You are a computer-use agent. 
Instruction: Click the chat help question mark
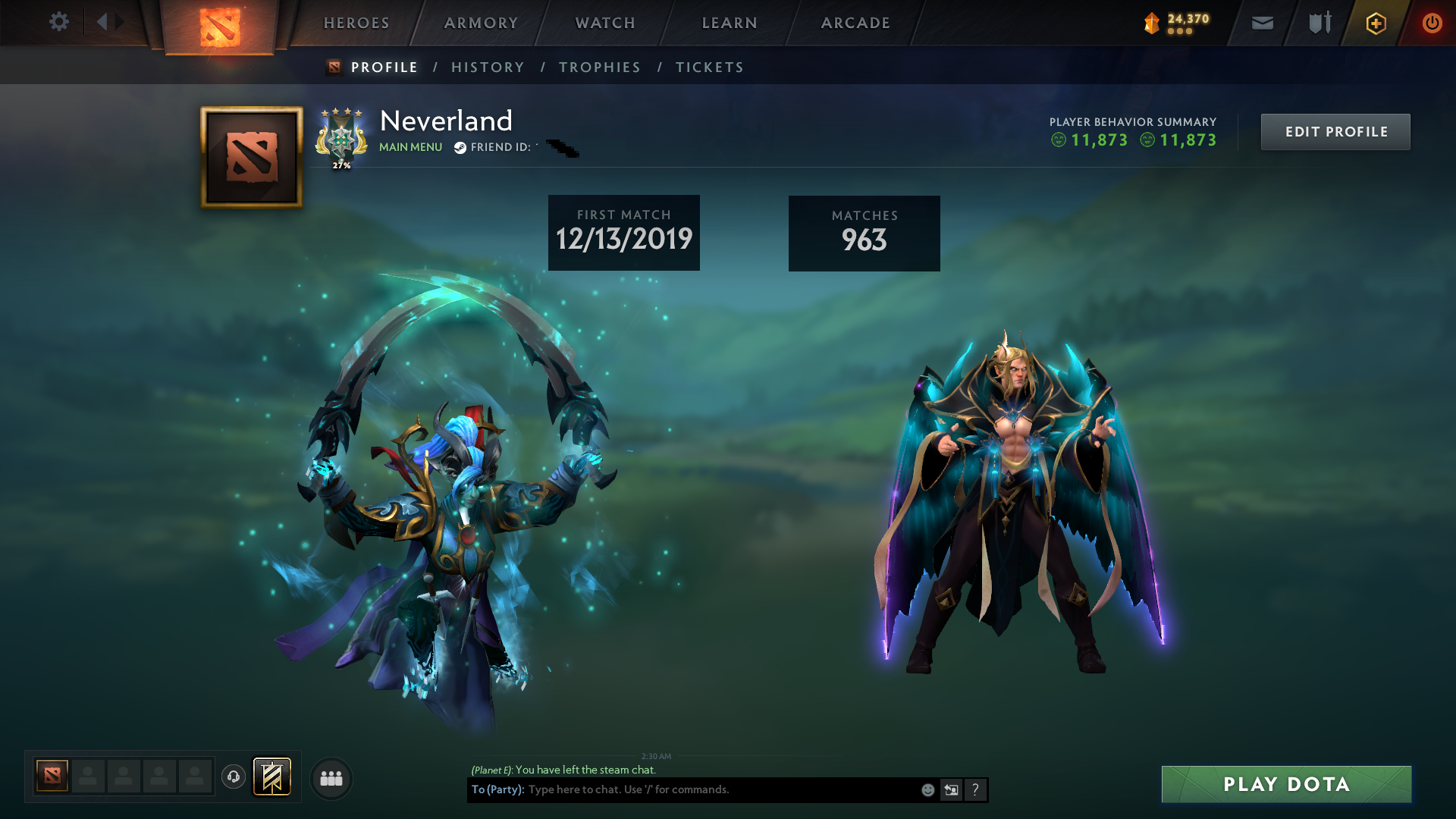[975, 789]
